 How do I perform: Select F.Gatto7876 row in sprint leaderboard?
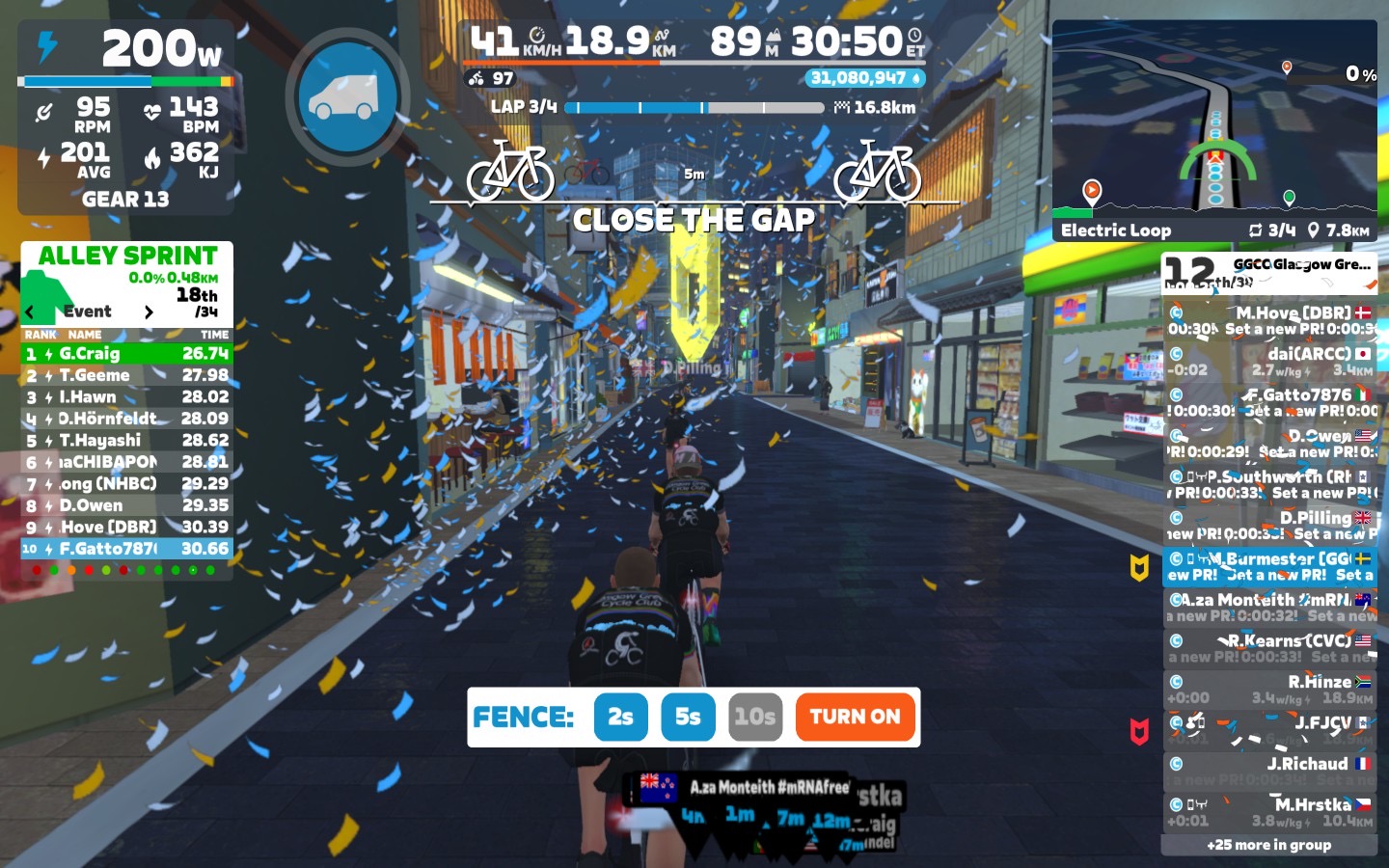[126, 549]
